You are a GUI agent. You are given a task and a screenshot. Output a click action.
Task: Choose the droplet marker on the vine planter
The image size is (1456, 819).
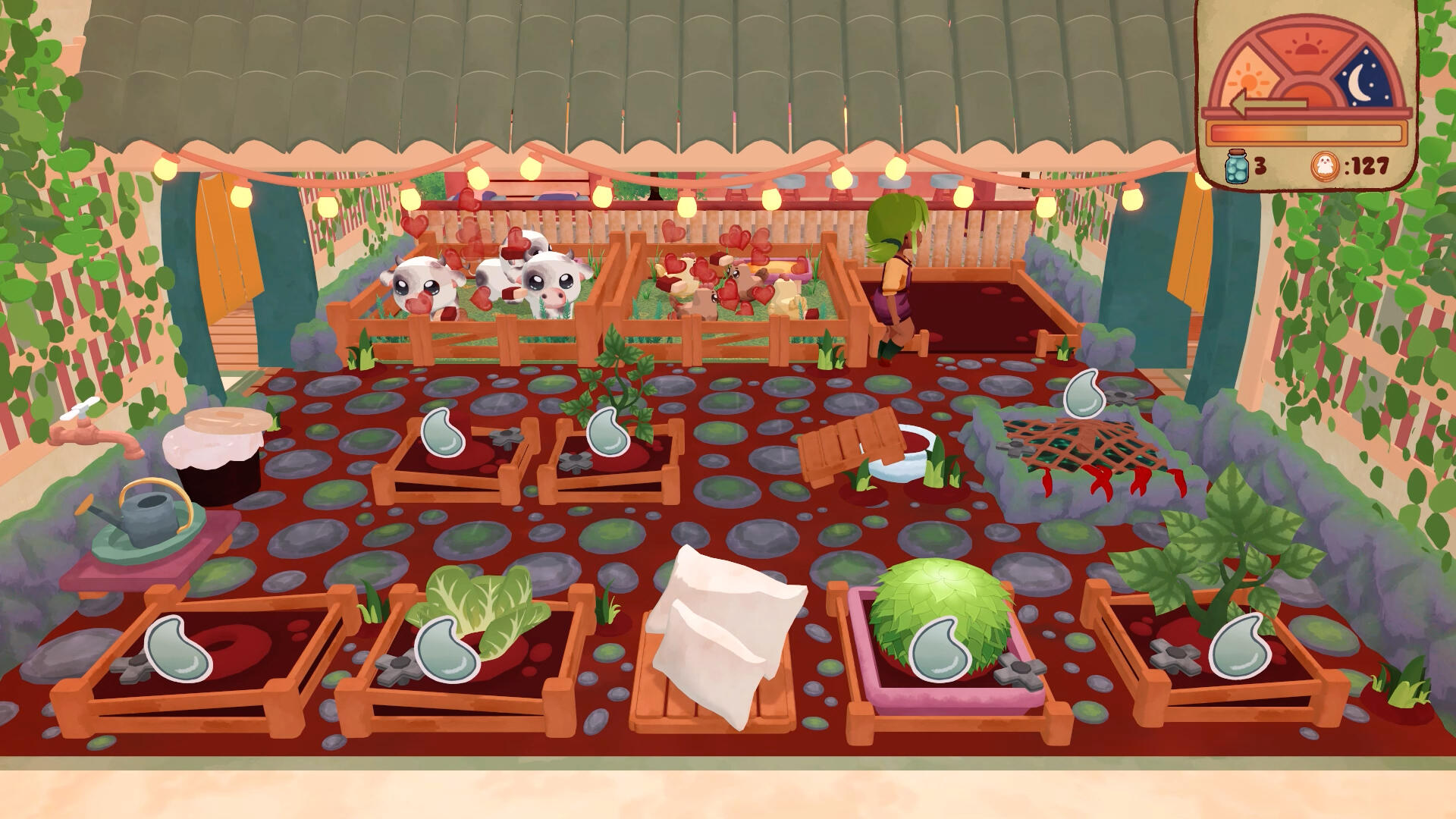[608, 432]
